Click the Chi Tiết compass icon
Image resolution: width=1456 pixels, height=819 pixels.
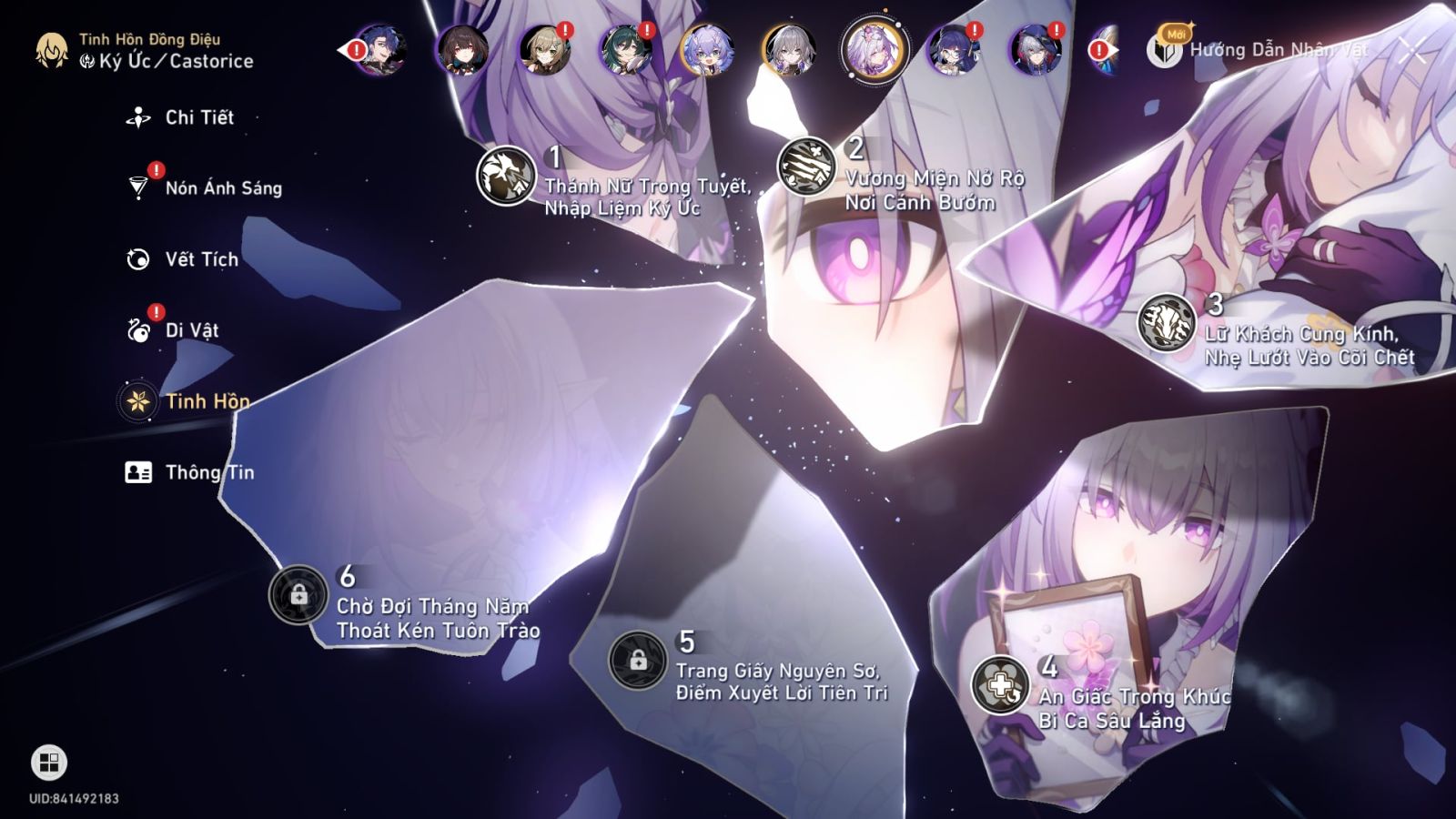point(136,116)
